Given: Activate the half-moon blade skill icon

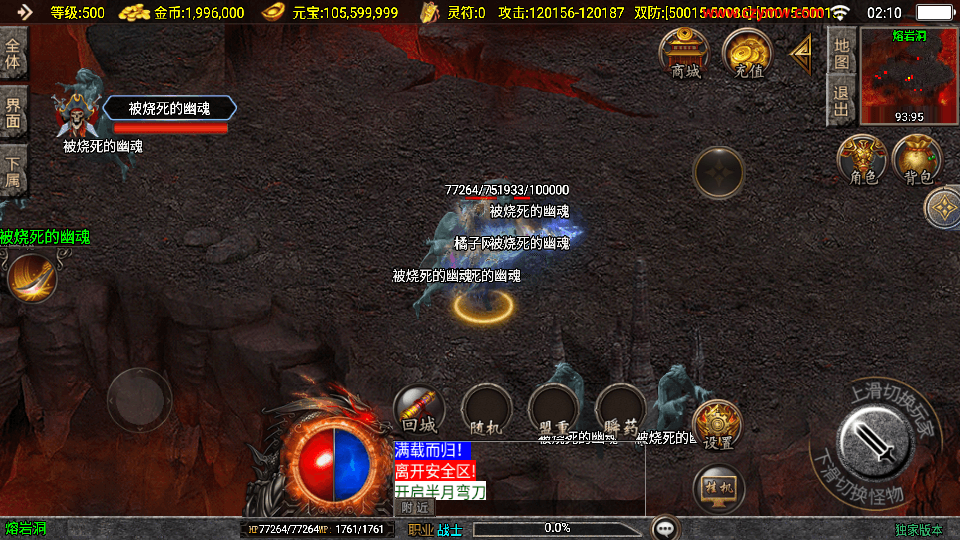Looking at the screenshot, I should pyautogui.click(x=32, y=278).
